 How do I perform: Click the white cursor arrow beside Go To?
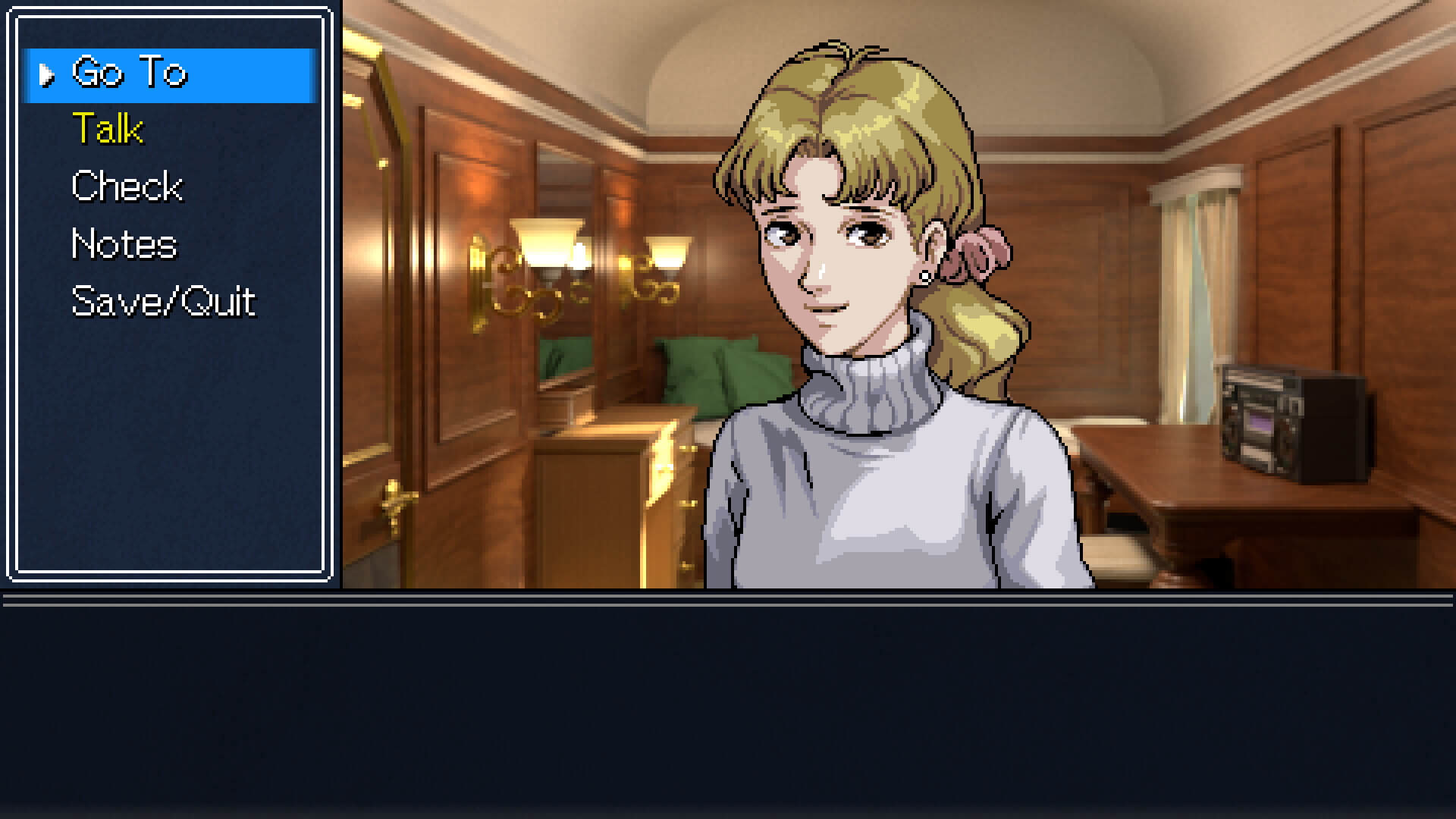(49, 74)
